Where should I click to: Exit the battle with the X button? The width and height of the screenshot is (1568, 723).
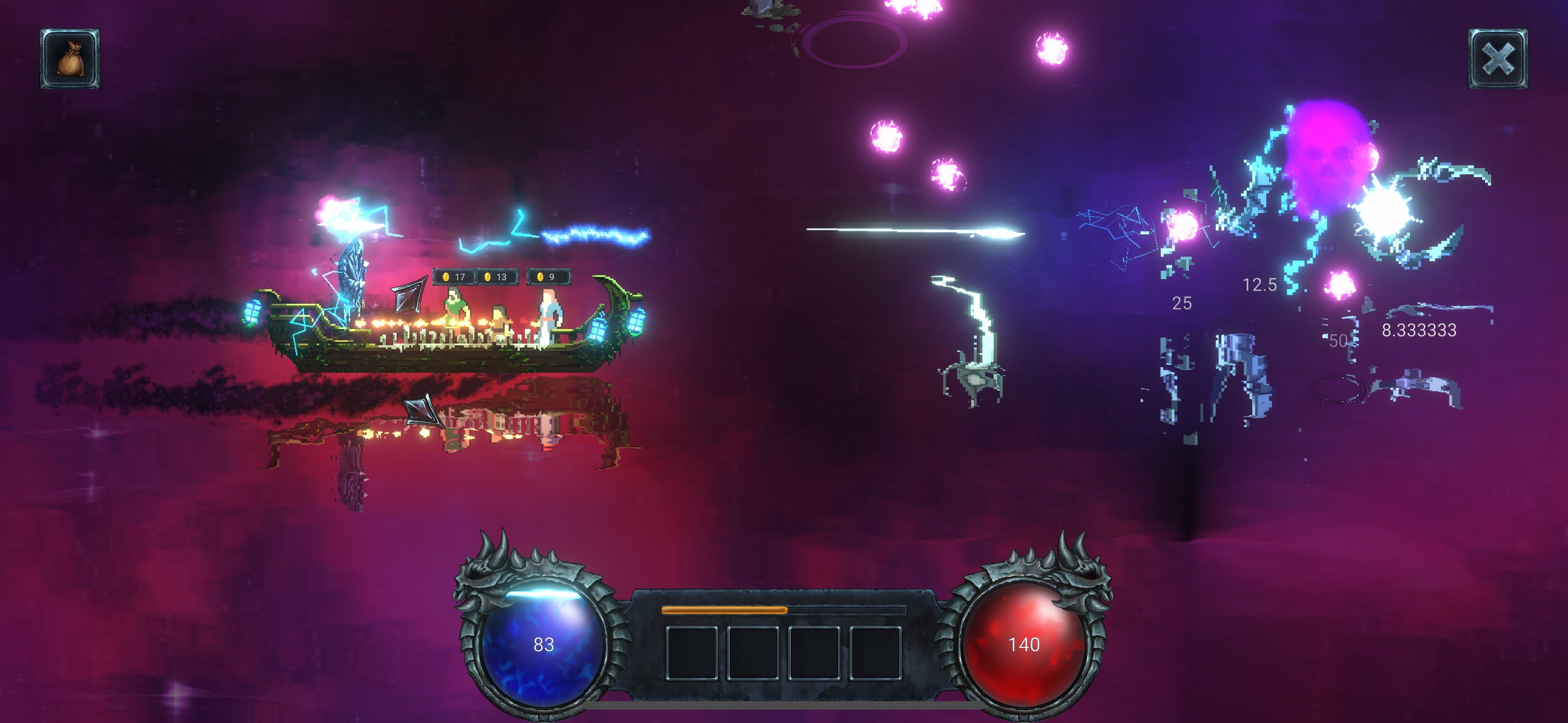[1498, 59]
